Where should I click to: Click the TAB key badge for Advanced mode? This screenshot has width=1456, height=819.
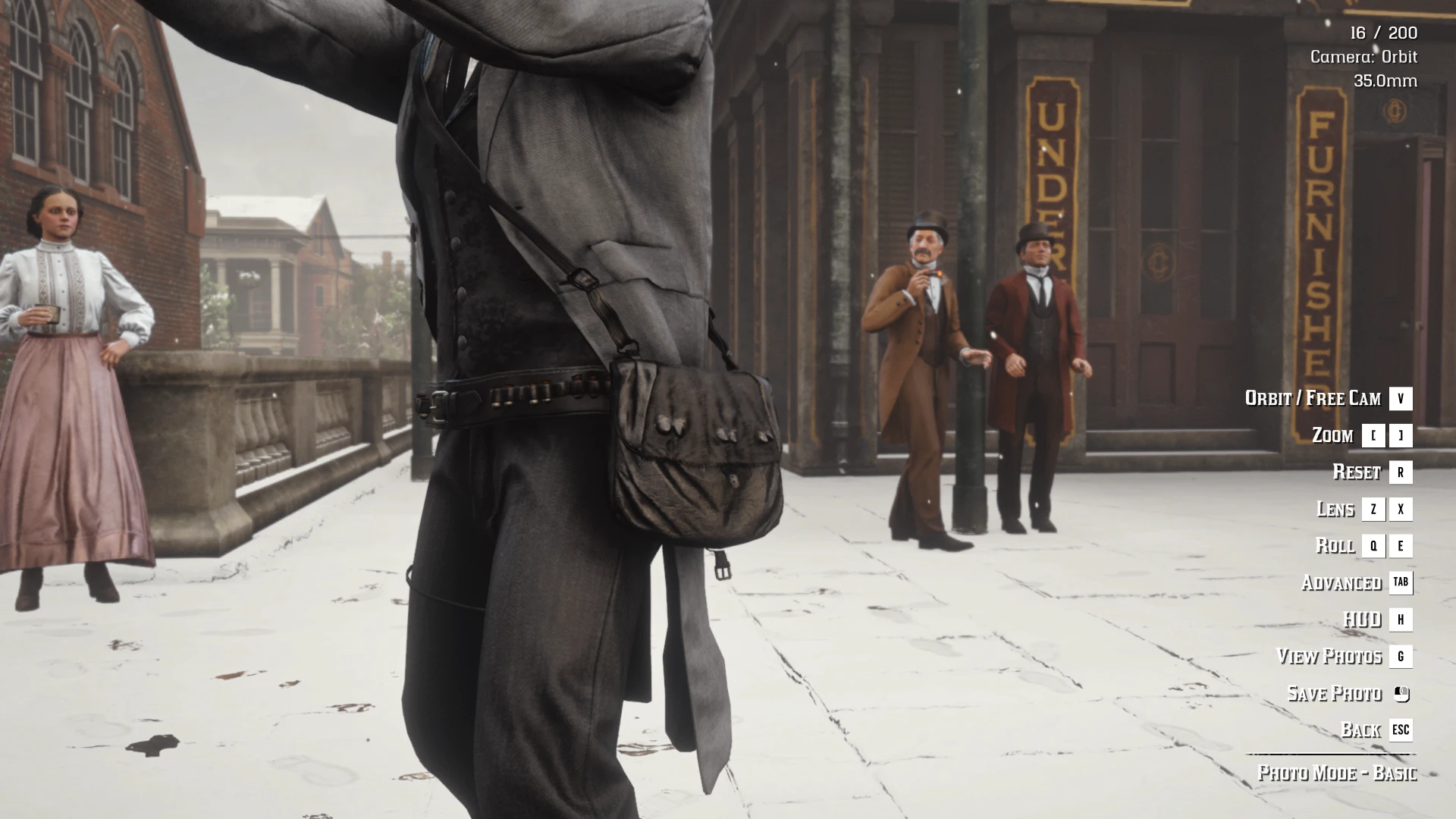click(x=1401, y=583)
